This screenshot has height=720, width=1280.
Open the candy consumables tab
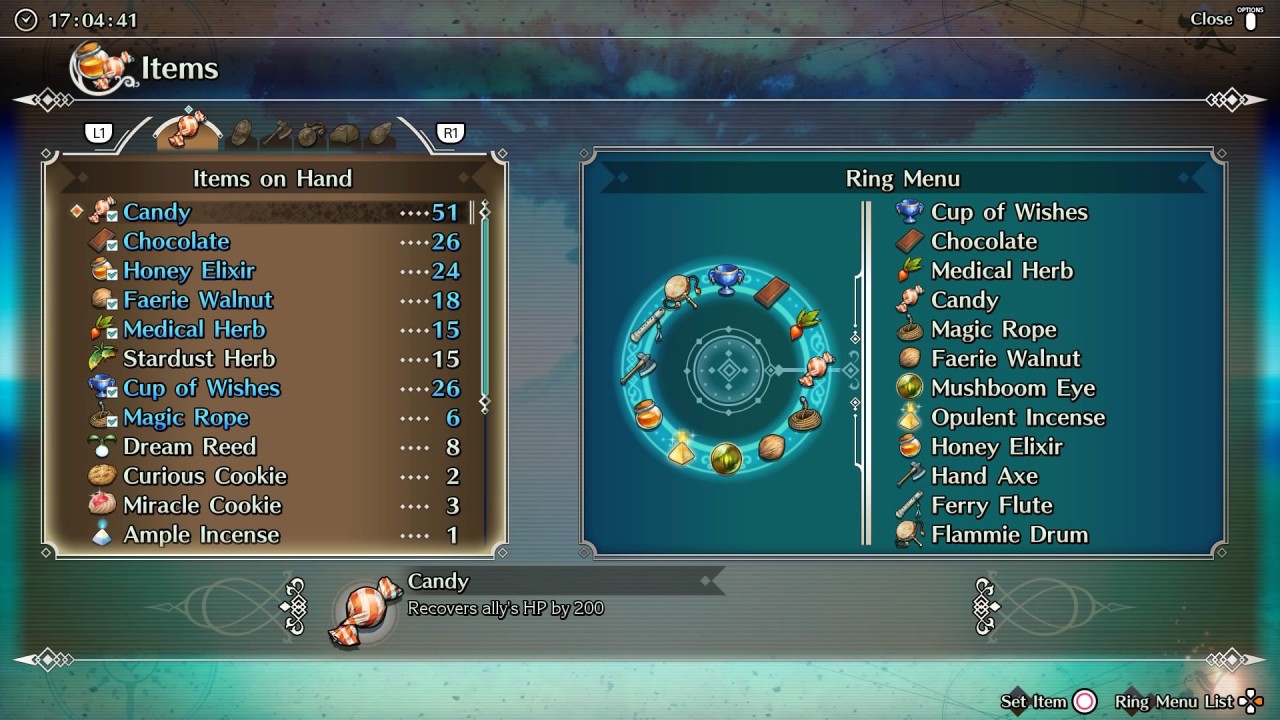click(188, 130)
